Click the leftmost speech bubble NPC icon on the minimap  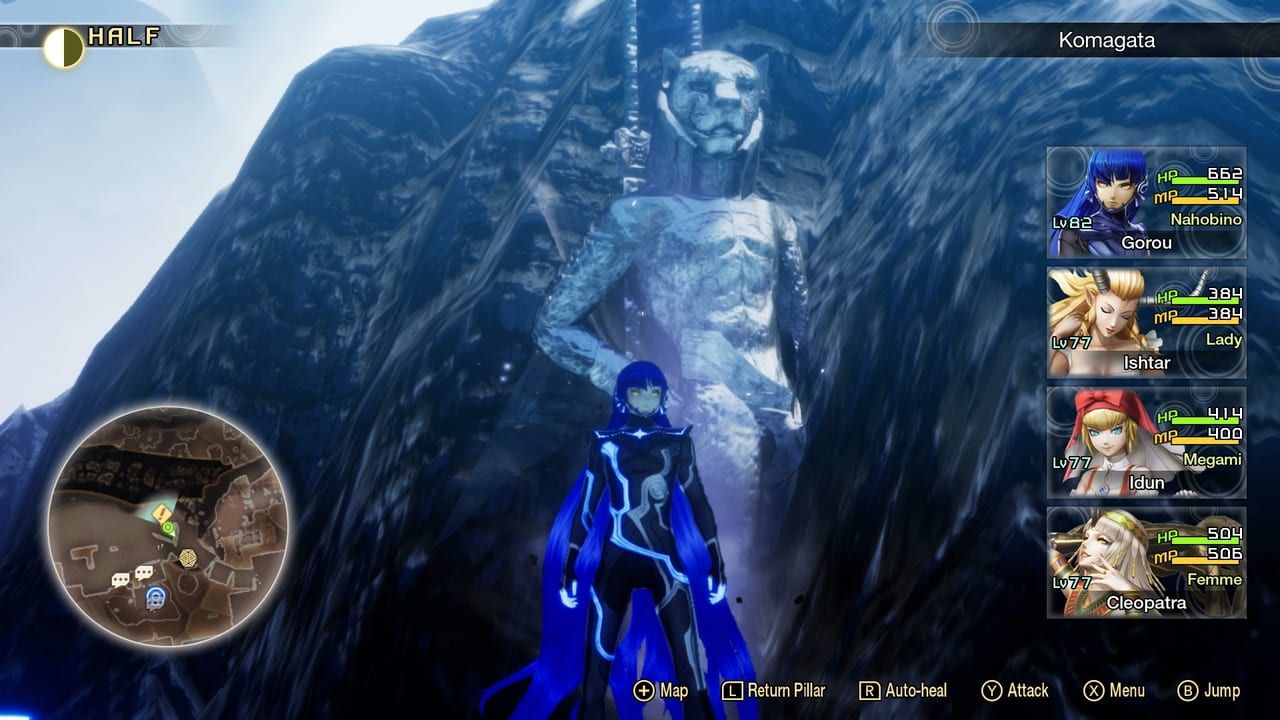click(121, 578)
